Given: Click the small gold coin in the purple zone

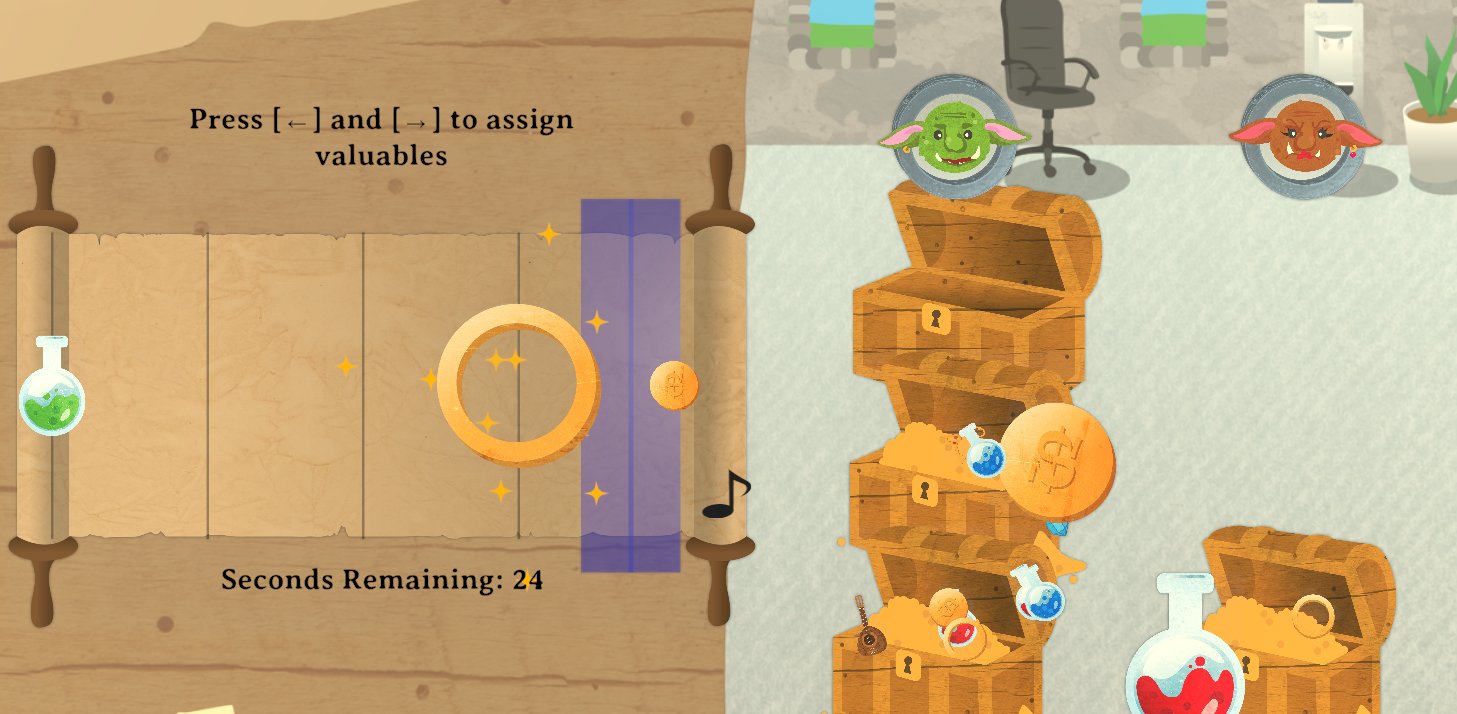Looking at the screenshot, I should click(x=674, y=385).
